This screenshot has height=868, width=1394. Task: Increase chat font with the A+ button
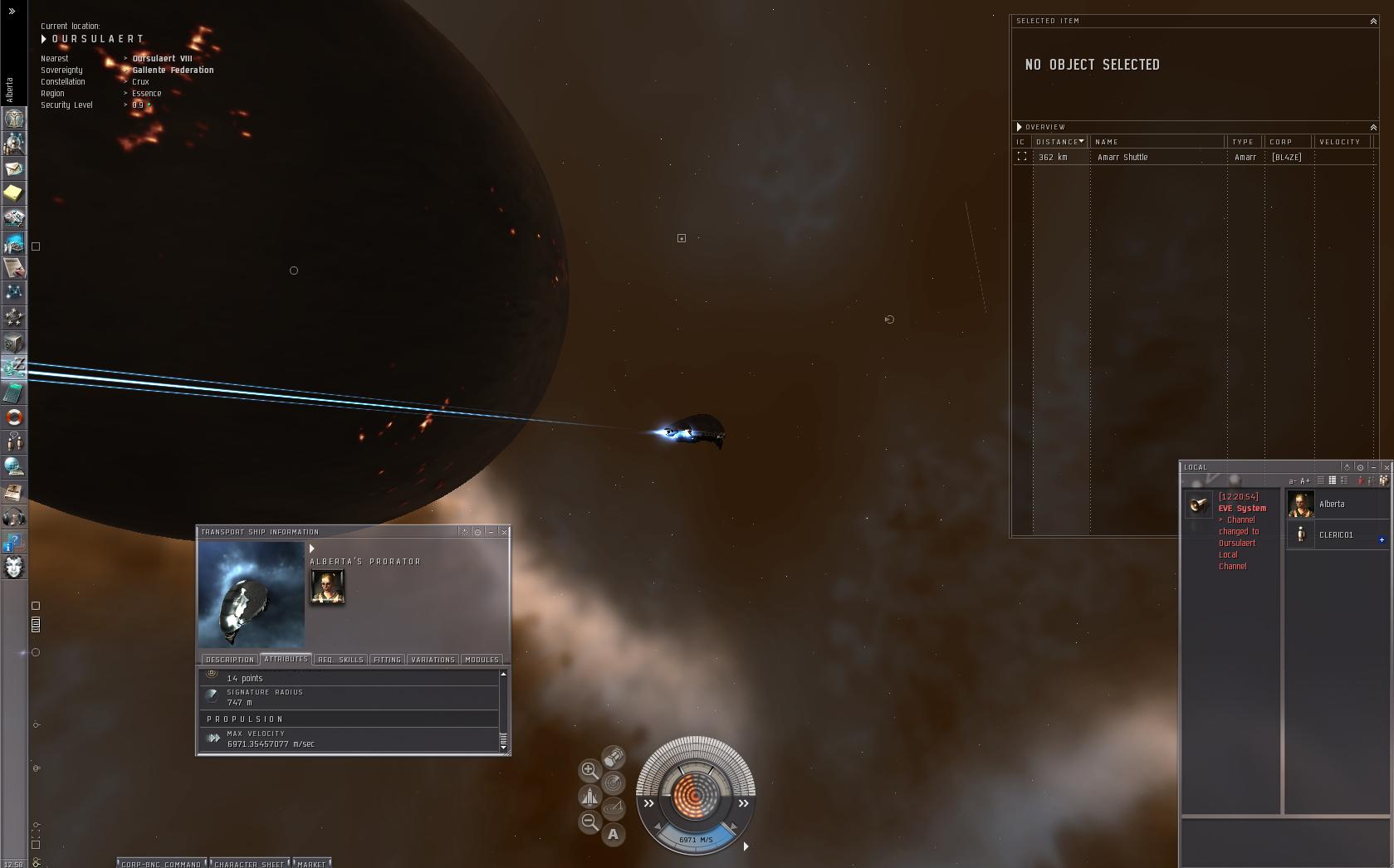click(1305, 480)
